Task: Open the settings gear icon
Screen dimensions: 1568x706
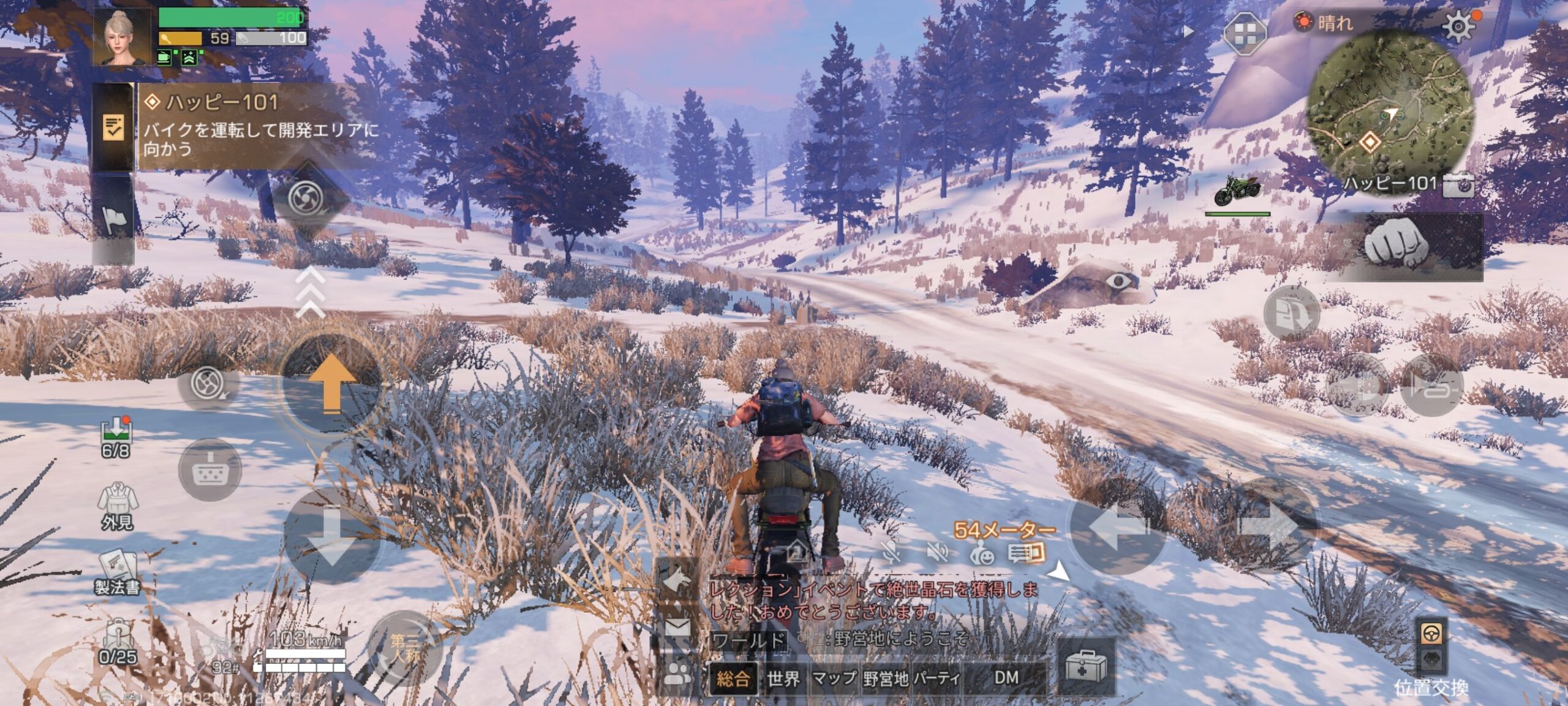Action: (x=1458, y=26)
